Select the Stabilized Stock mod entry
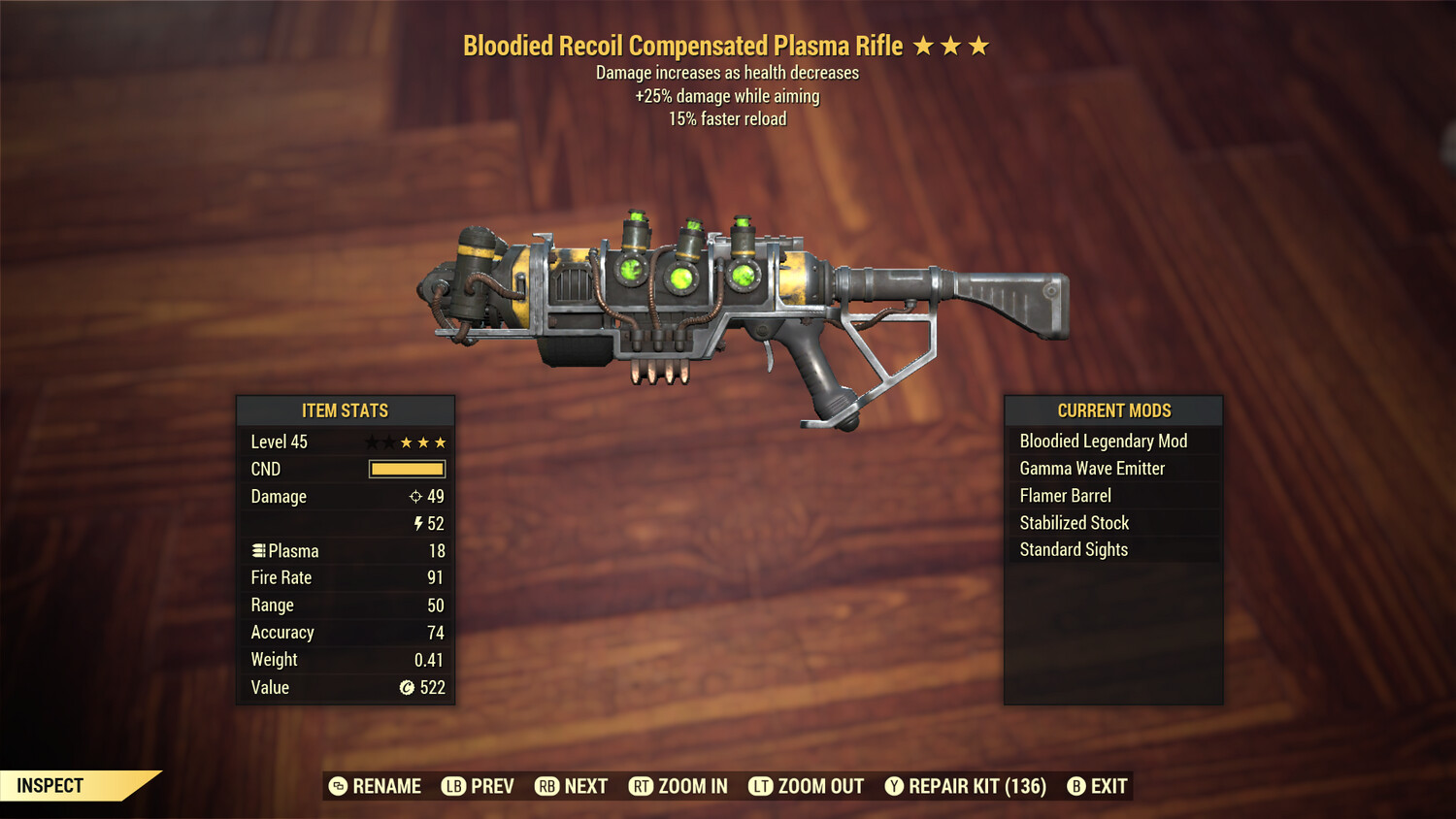The width and height of the screenshot is (1456, 819). [1075, 522]
